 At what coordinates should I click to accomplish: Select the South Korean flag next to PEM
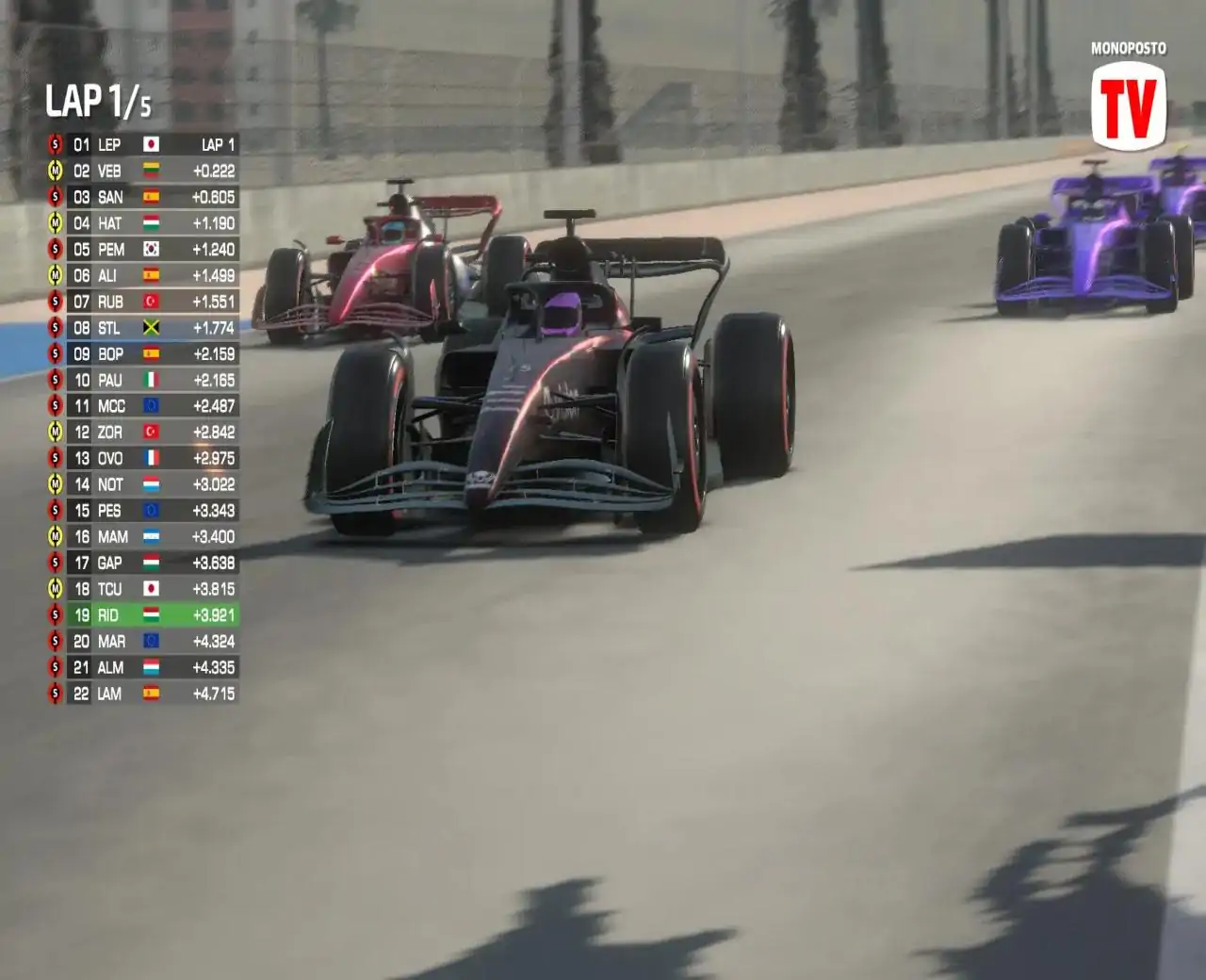(x=151, y=251)
